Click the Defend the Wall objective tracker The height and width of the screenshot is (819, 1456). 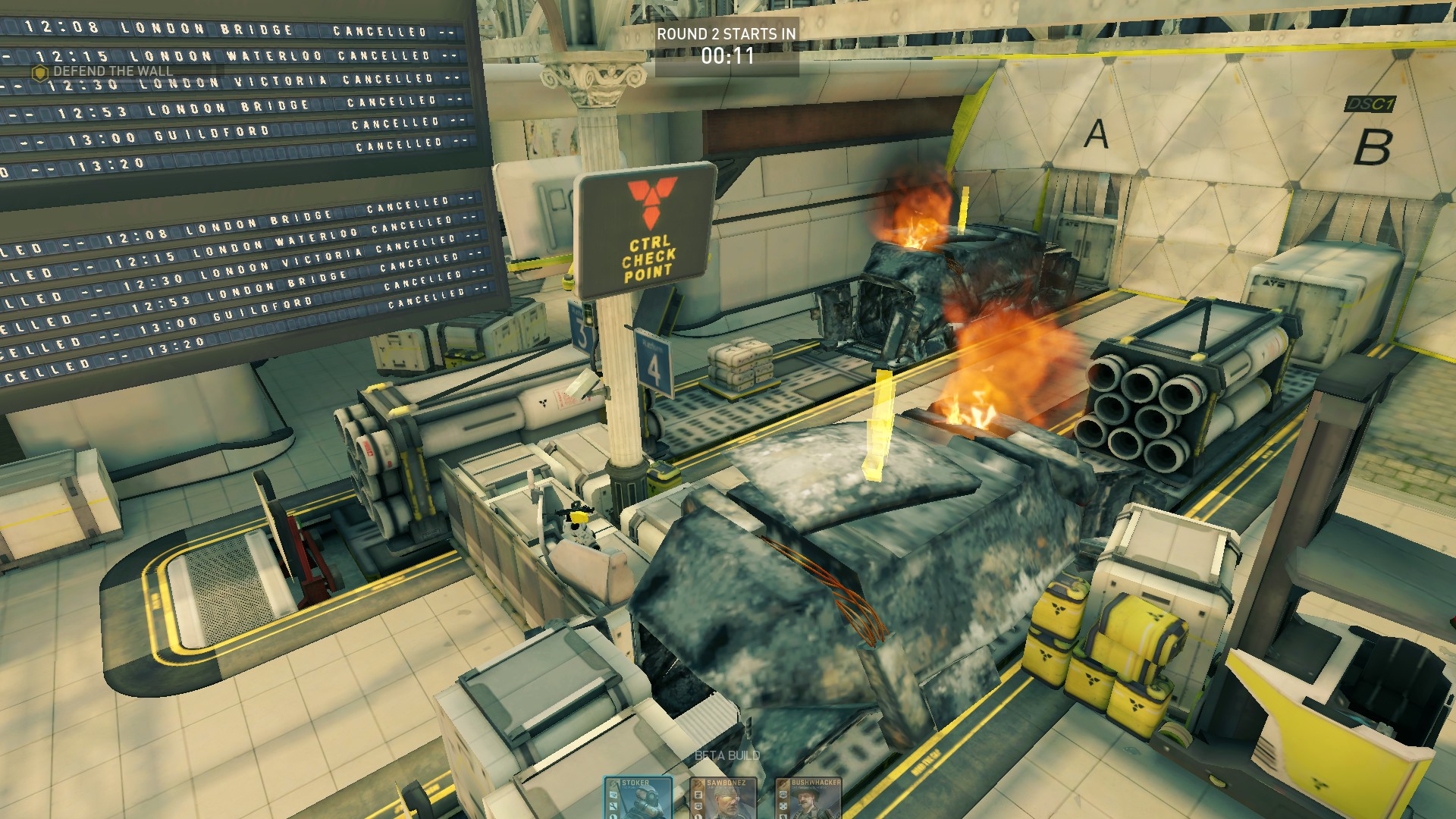pos(105,72)
